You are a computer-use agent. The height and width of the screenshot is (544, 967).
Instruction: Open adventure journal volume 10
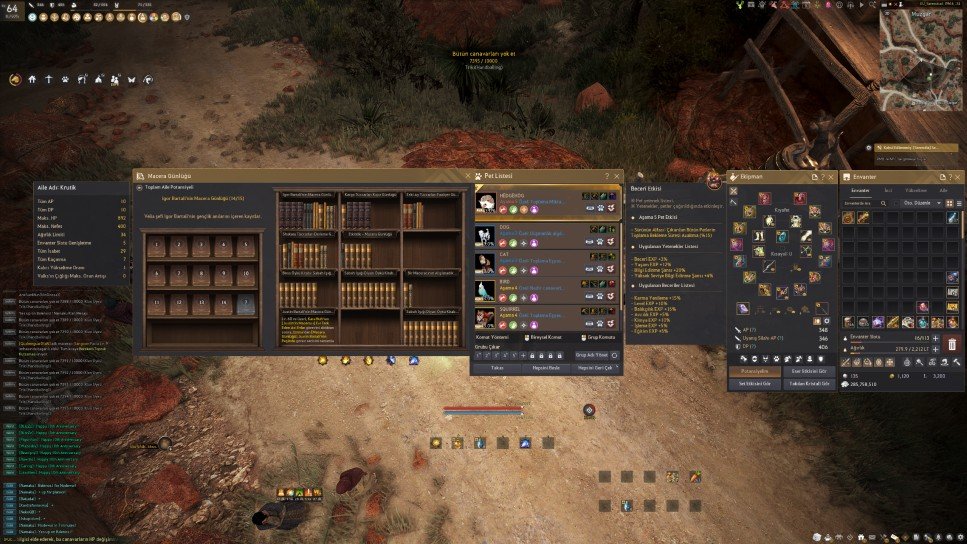point(248,274)
